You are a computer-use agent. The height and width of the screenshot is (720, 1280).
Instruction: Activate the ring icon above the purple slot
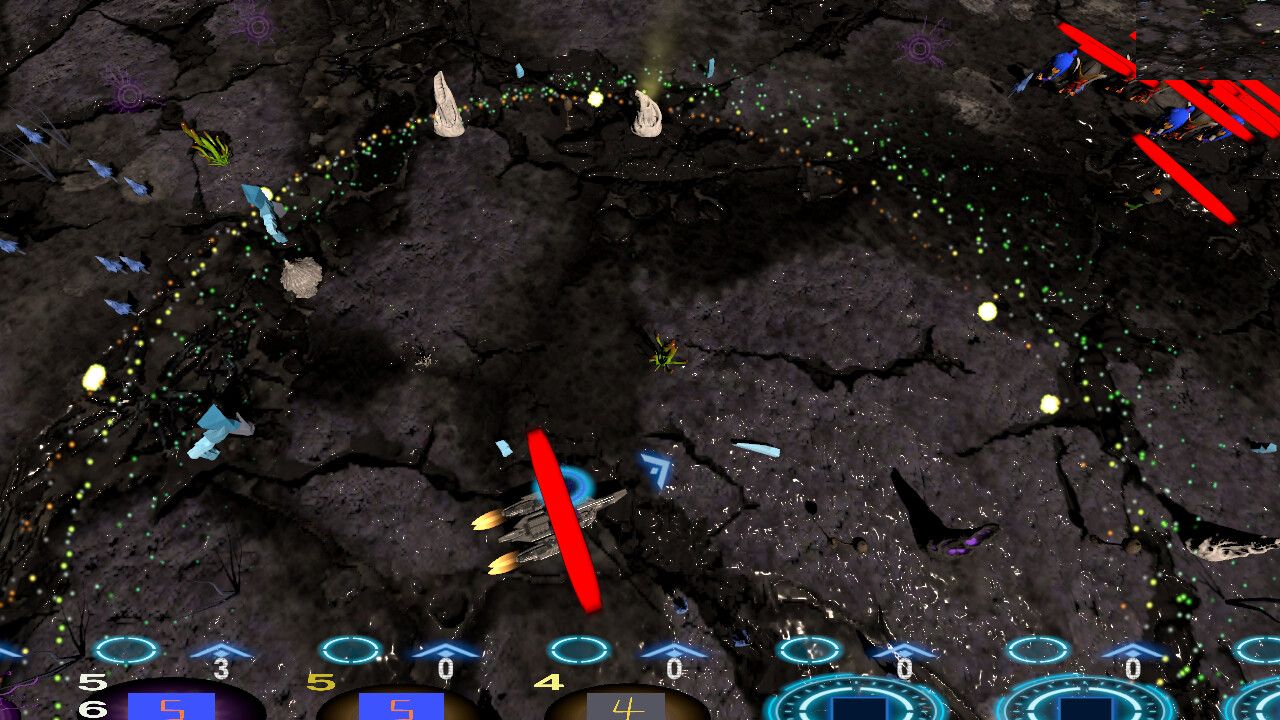click(126, 650)
